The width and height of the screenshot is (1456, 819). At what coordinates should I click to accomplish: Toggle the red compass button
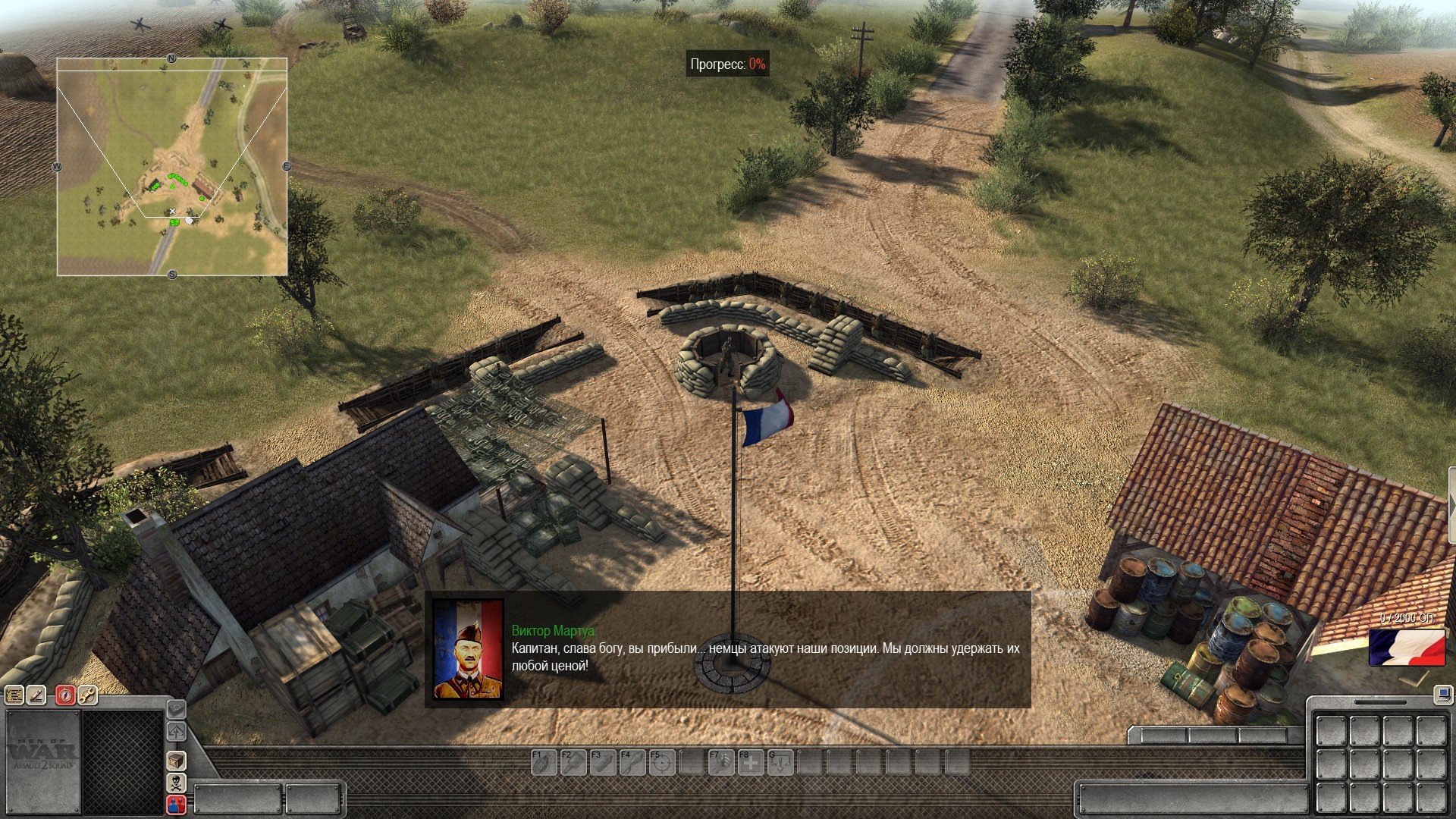(66, 695)
